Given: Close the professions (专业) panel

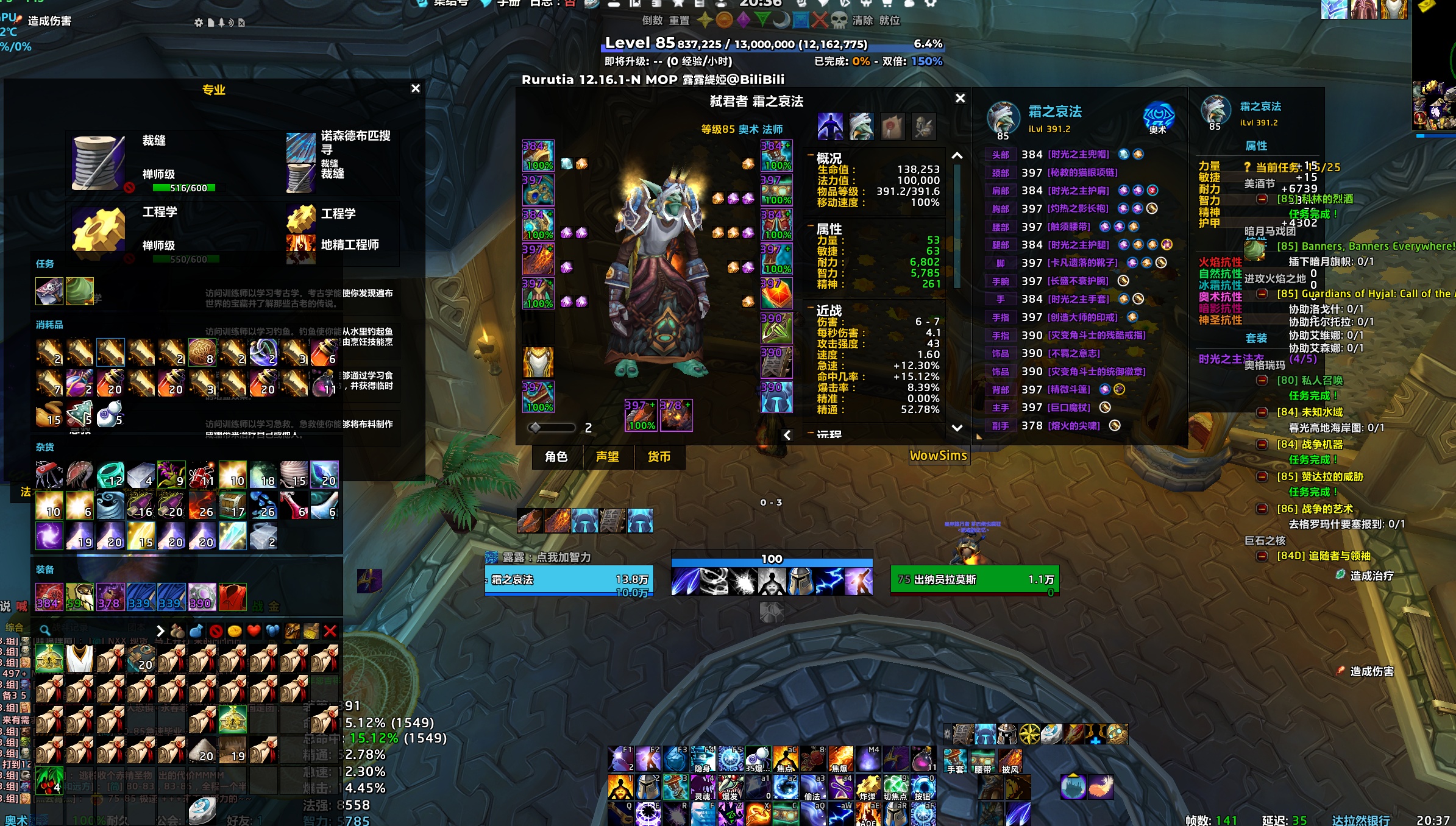Looking at the screenshot, I should [x=416, y=88].
